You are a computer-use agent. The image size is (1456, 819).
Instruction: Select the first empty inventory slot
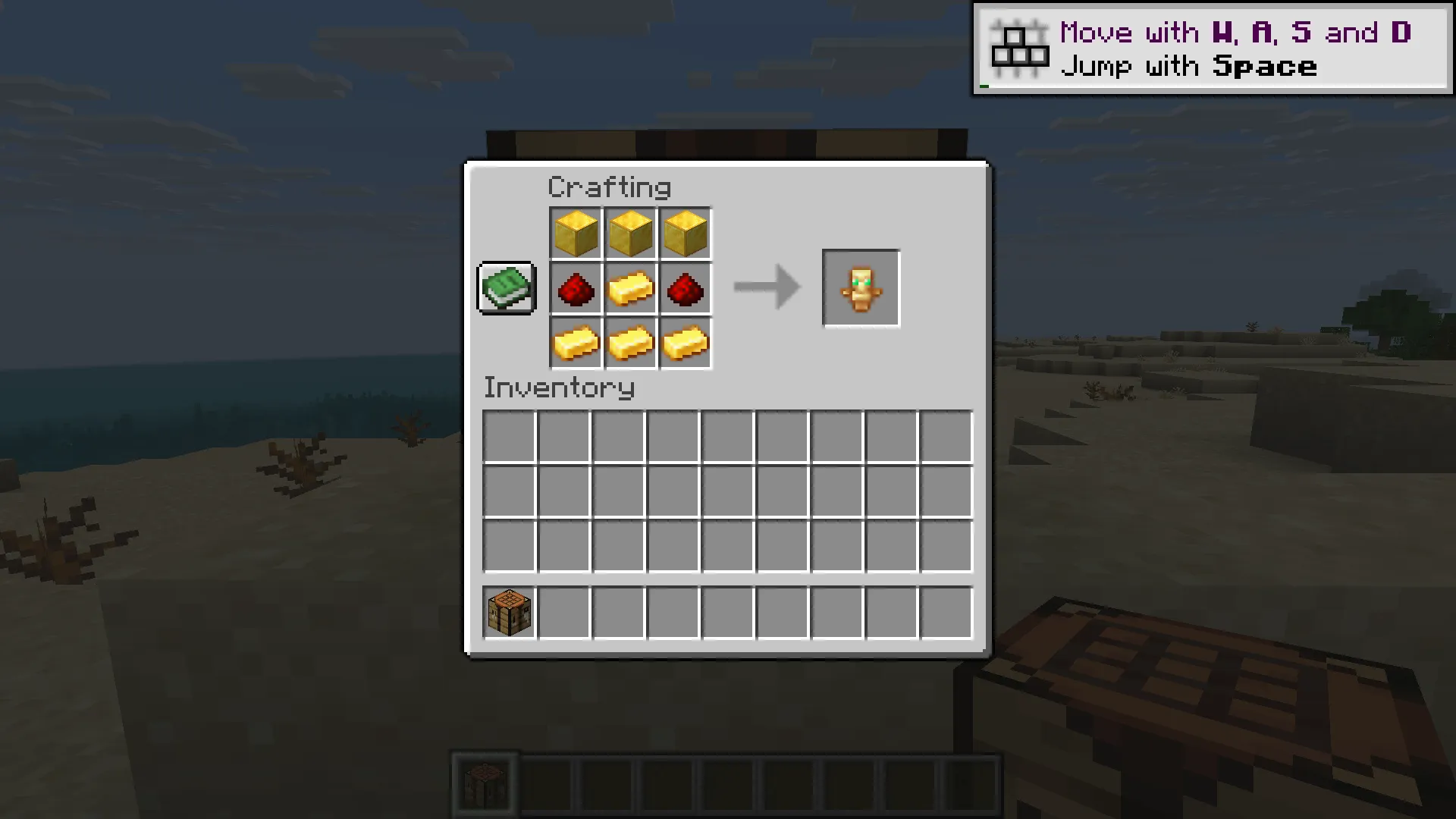[507, 434]
